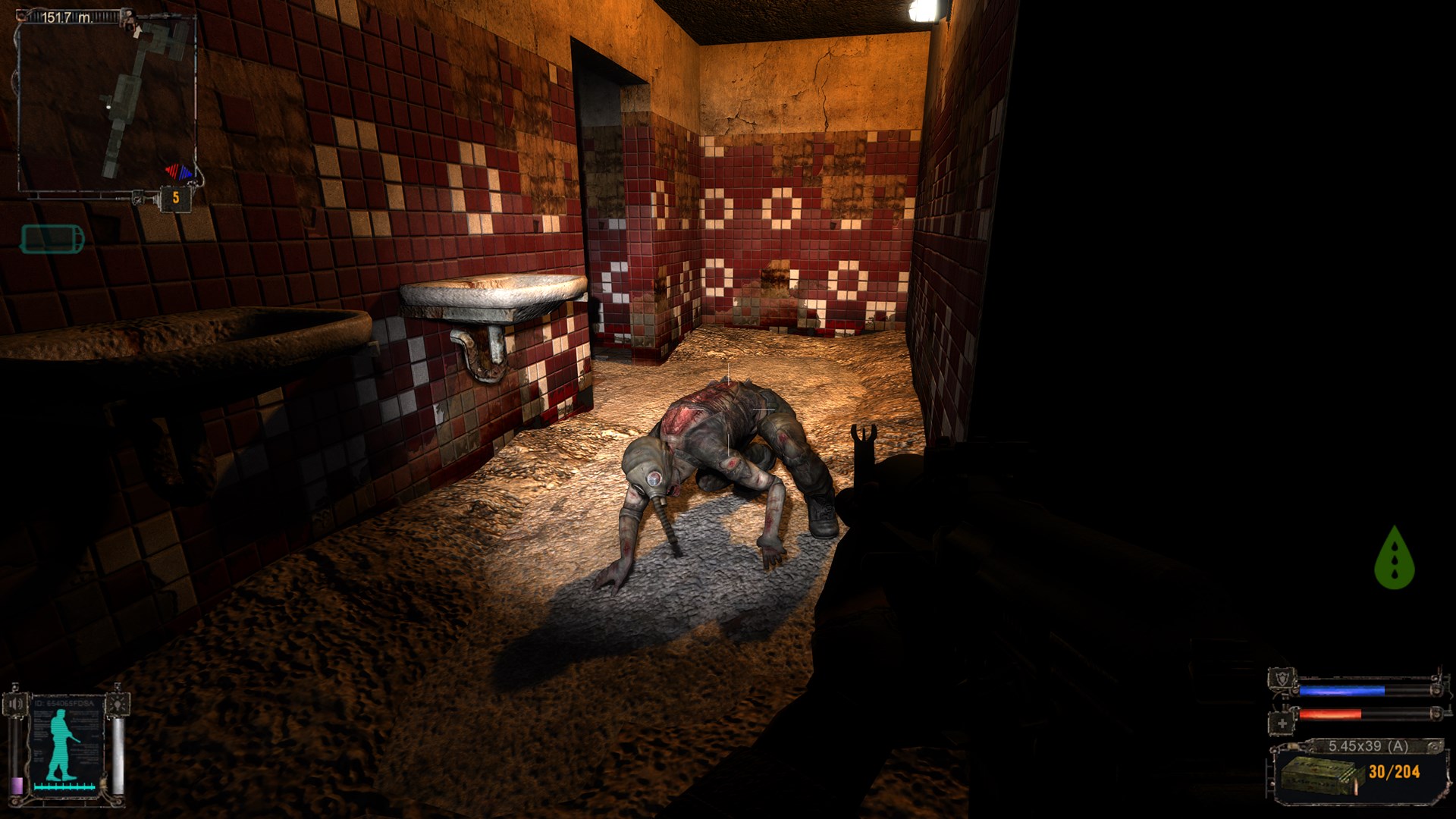Click the purple noise level meter
Screen dimensions: 1456x819
[x=17, y=785]
